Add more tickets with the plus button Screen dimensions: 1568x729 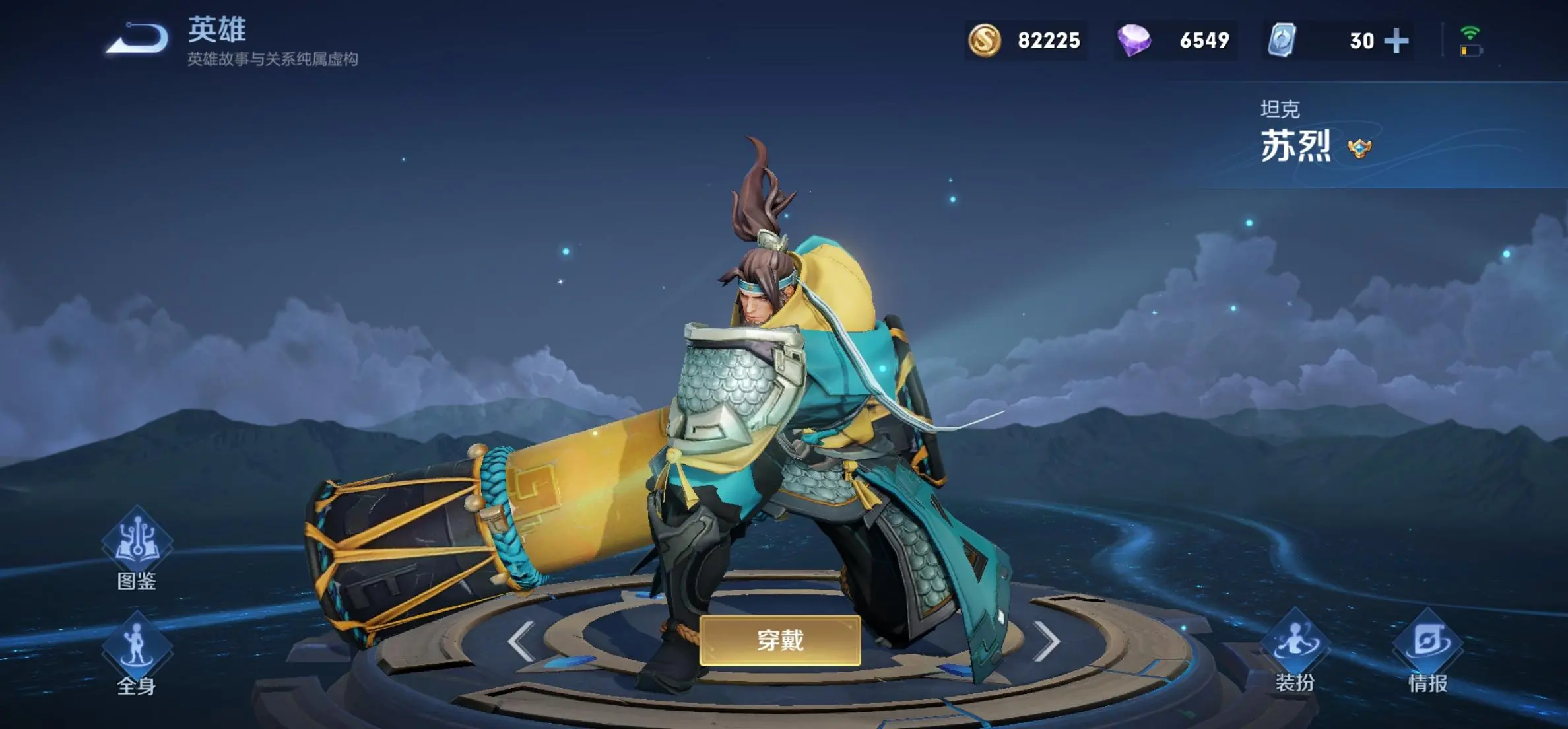pos(1396,41)
